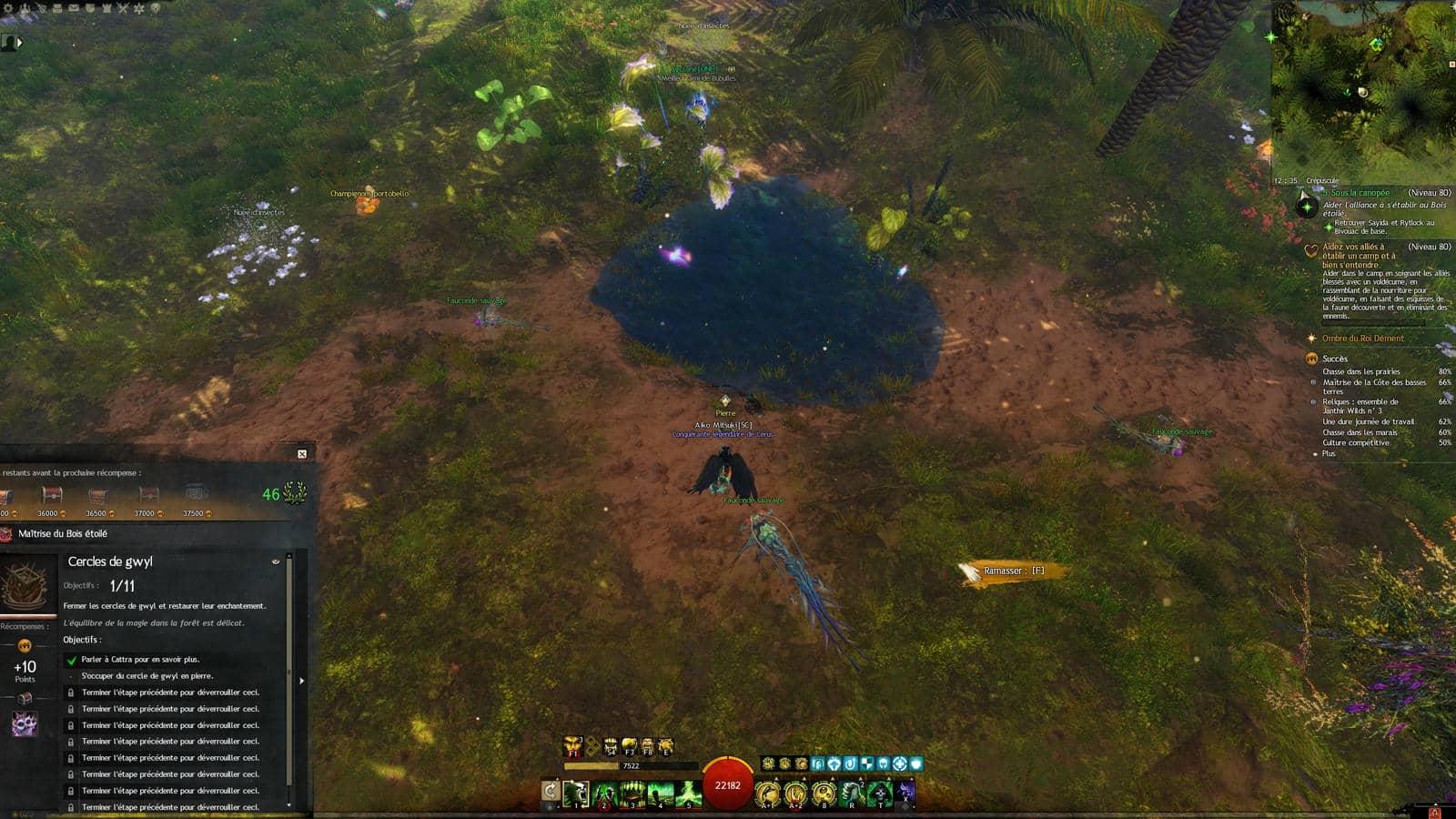This screenshot has height=819, width=1456.
Task: Close the achievement panel with the X
Action: click(302, 453)
